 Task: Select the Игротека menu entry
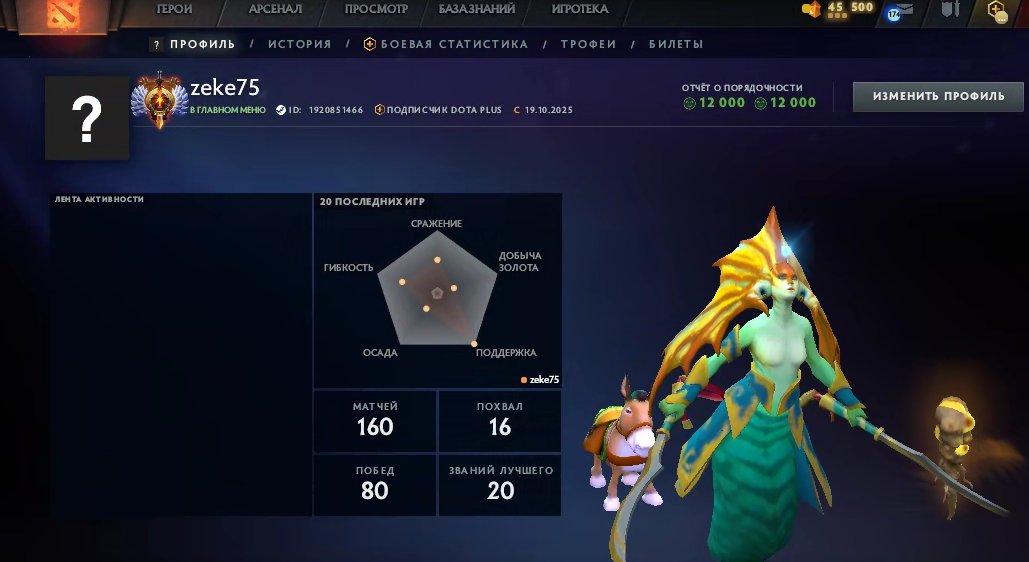(579, 9)
